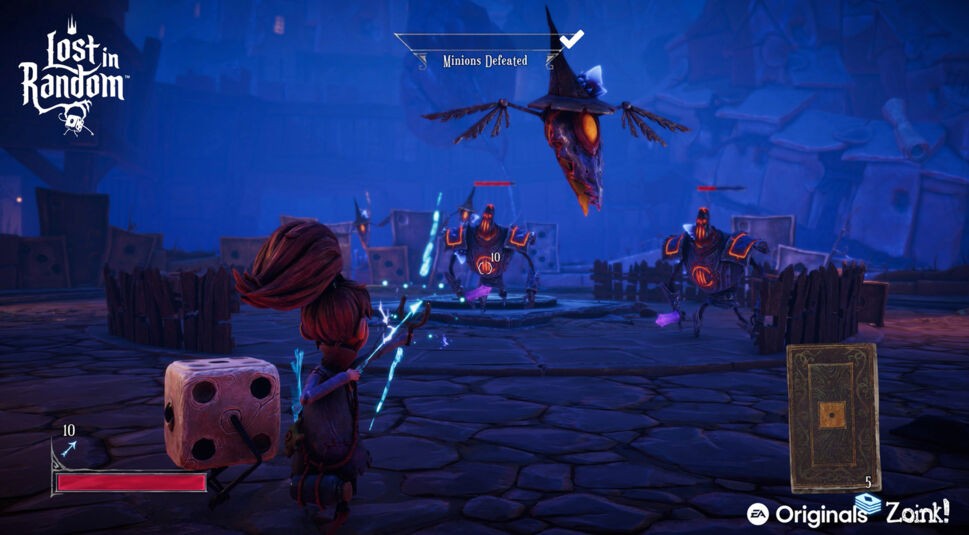The height and width of the screenshot is (535, 969).
Task: Click the arrow ammo icon above health bar
Action: coord(68,451)
